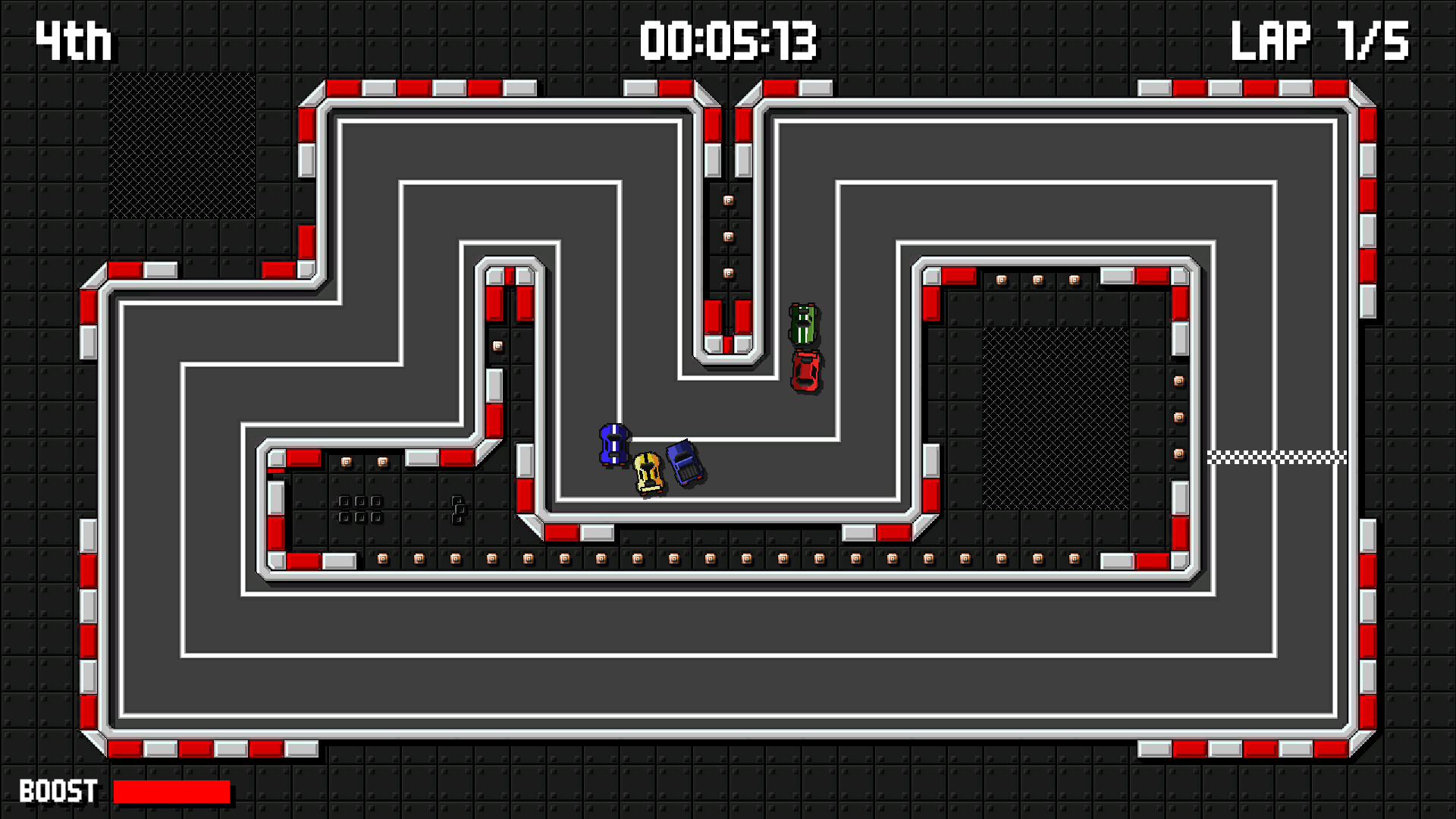Click the 4th place position indicator
Viewport: 1456px width, 819px height.
pyautogui.click(x=73, y=39)
